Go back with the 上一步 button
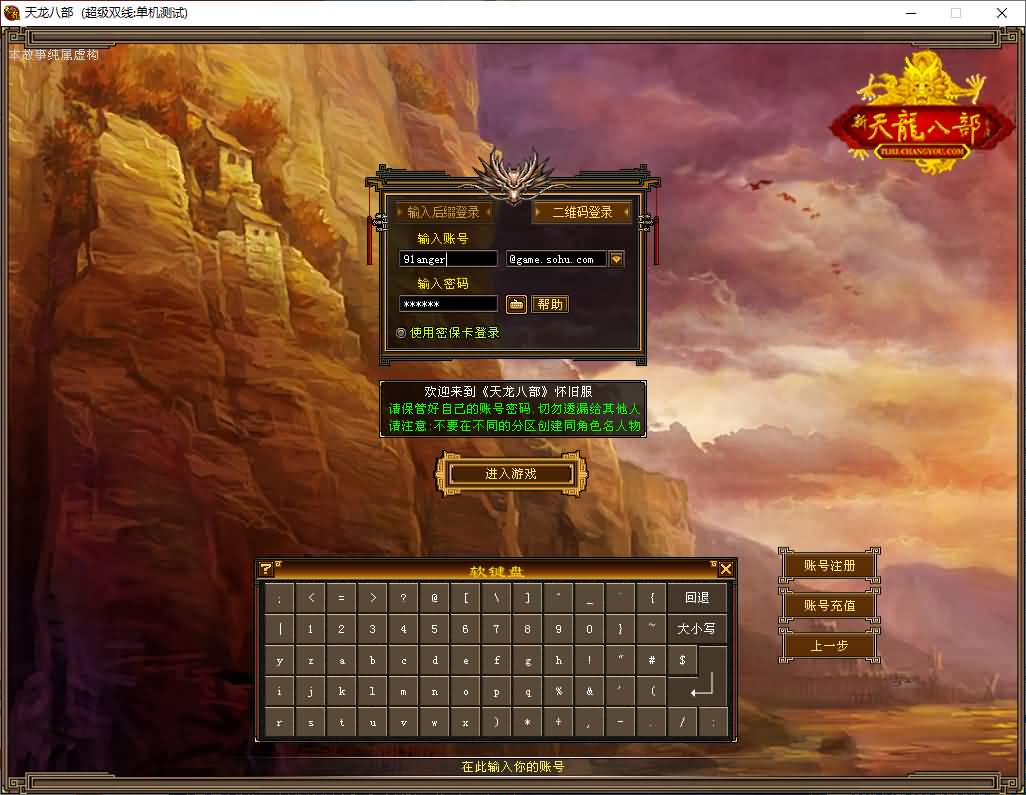The width and height of the screenshot is (1026, 795). pos(829,646)
